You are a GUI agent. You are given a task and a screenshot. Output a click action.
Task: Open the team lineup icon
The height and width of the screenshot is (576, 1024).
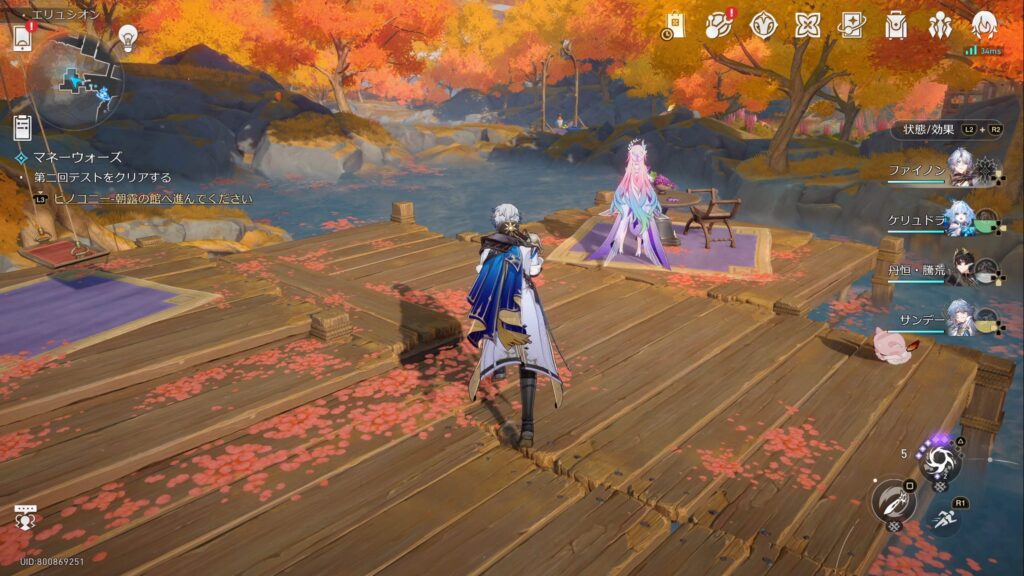point(940,25)
